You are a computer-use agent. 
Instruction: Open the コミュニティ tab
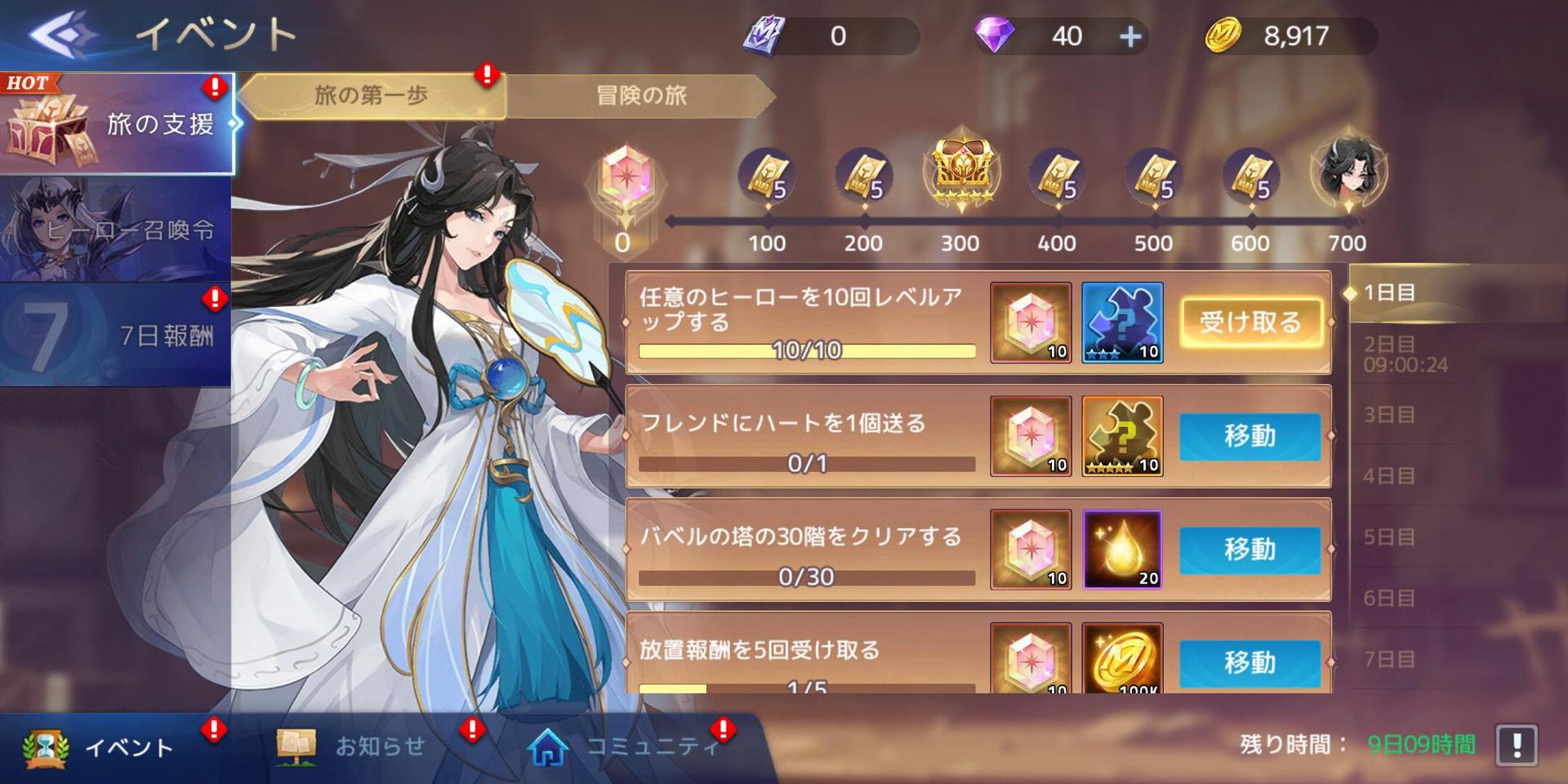point(629,747)
